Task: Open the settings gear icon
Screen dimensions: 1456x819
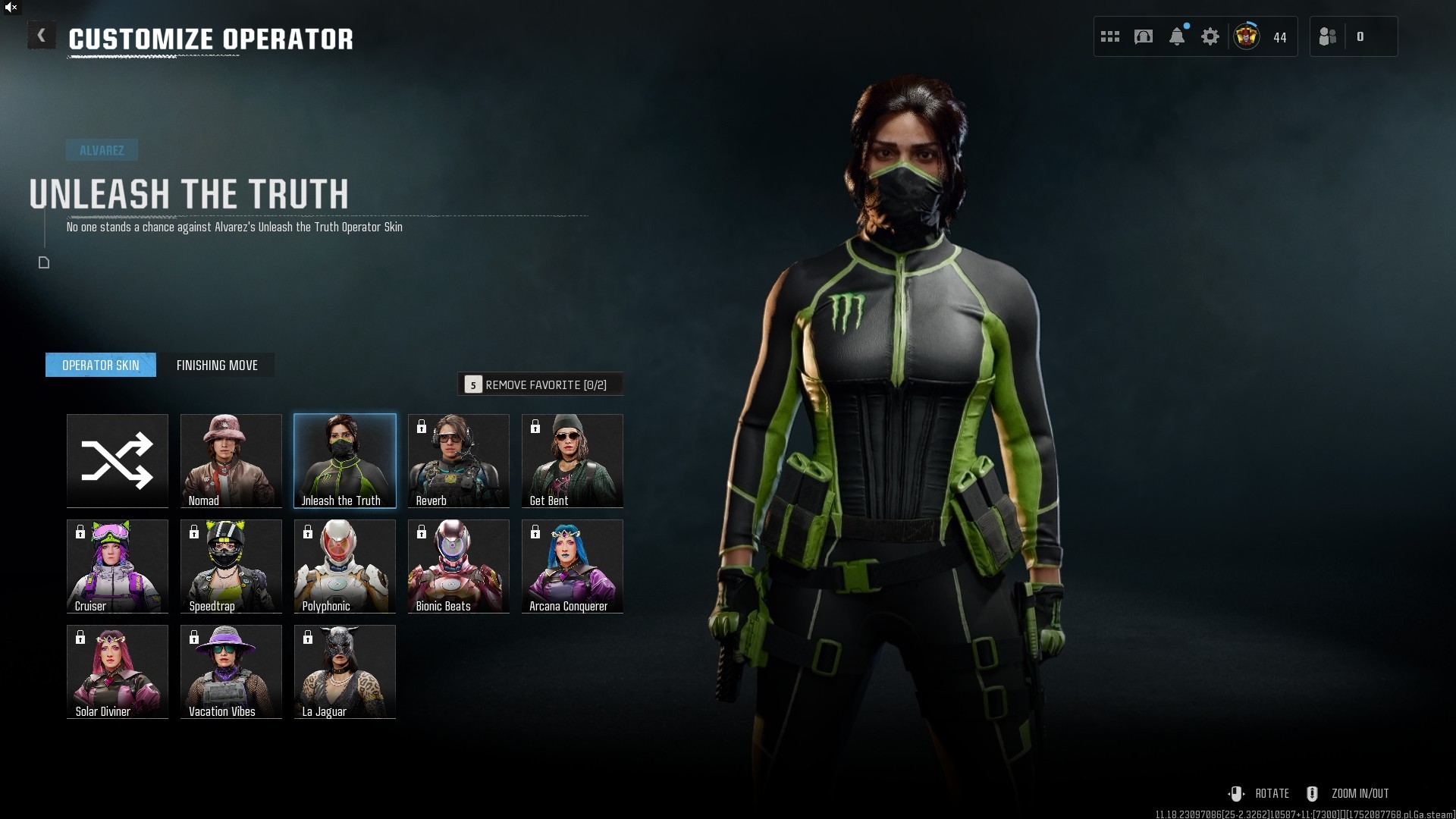Action: click(x=1210, y=36)
